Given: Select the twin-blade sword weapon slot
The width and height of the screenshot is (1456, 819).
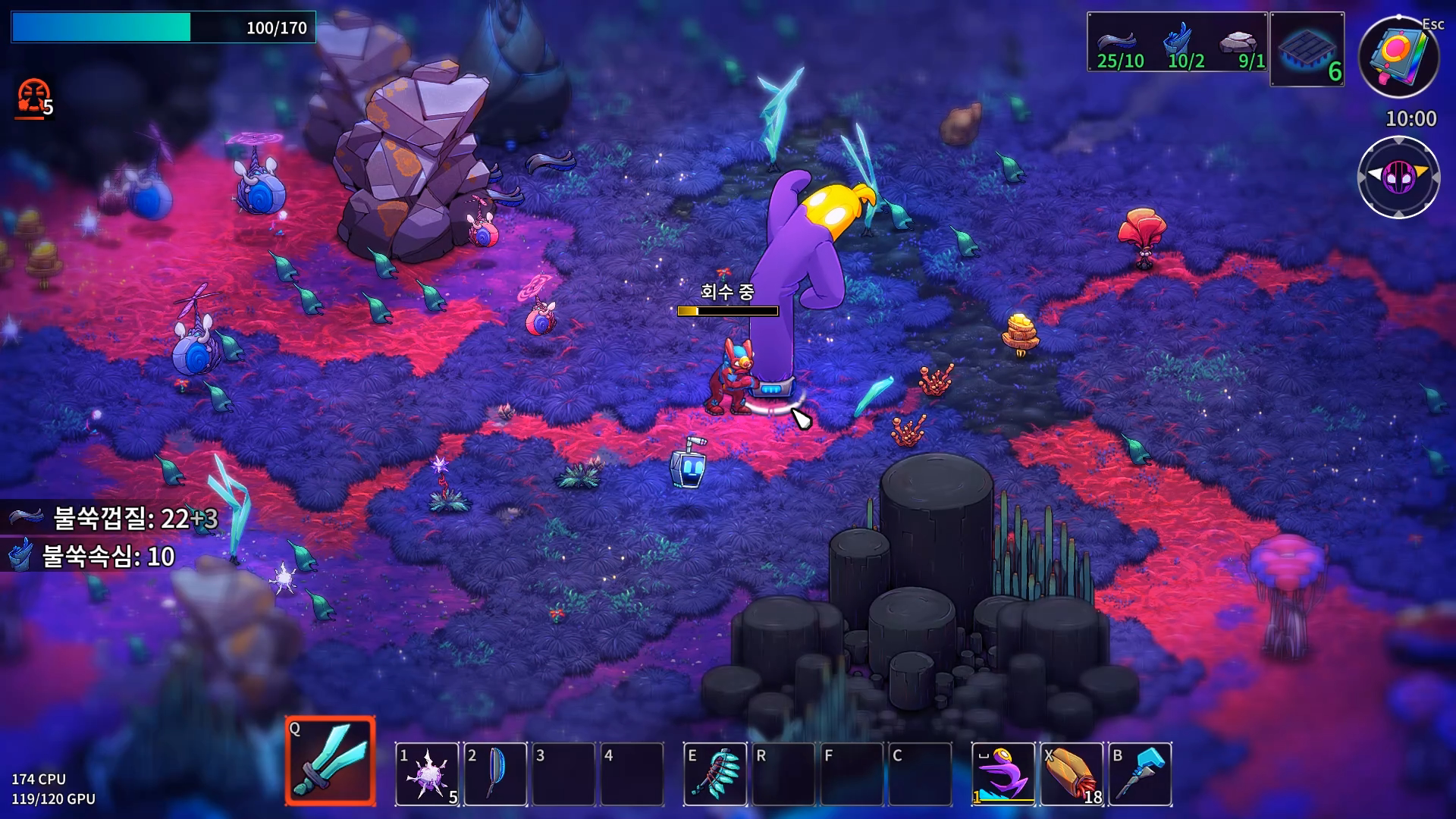Looking at the screenshot, I should 331,761.
